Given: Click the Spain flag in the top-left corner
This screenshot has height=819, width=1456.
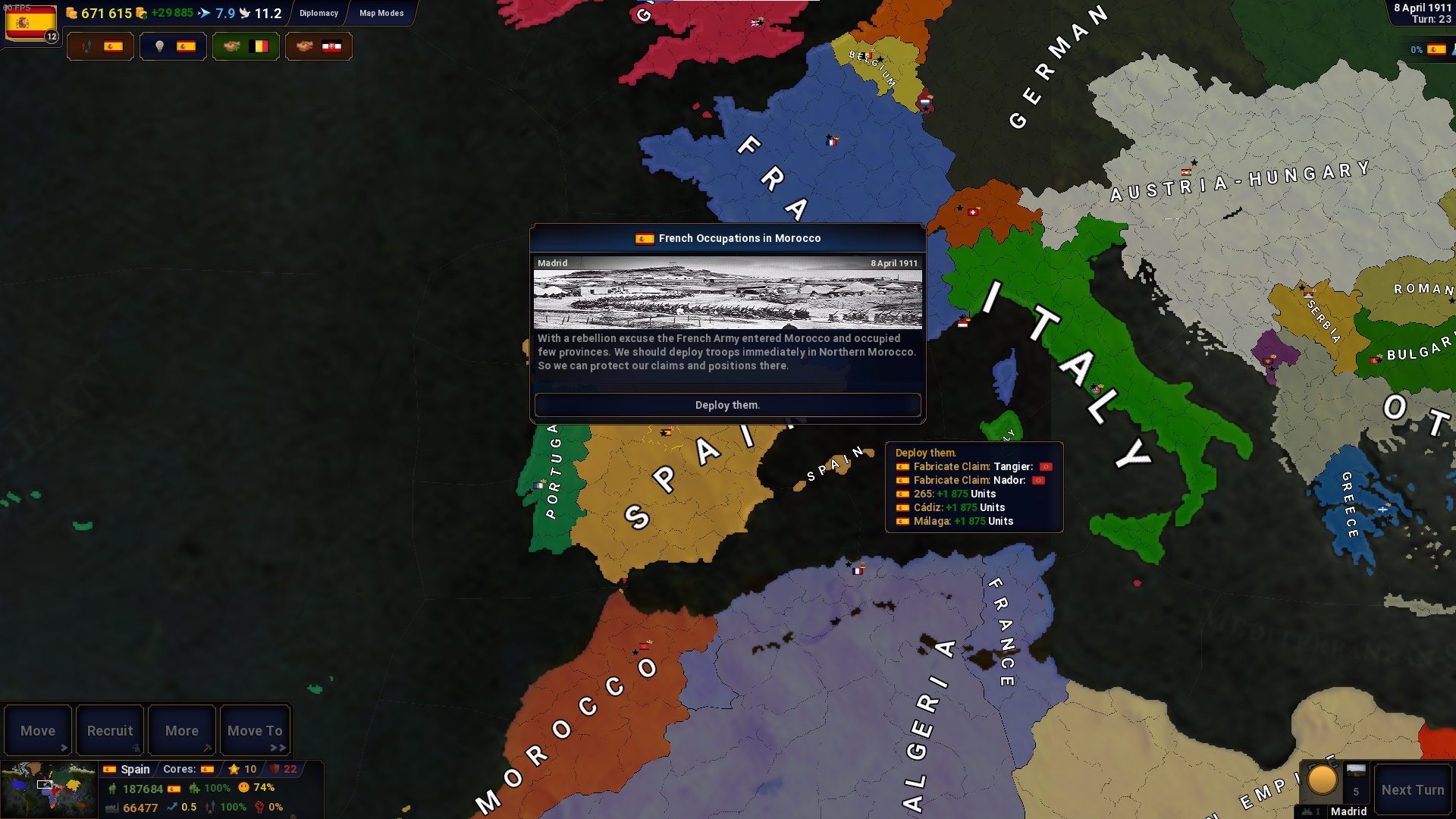Looking at the screenshot, I should click(31, 23).
